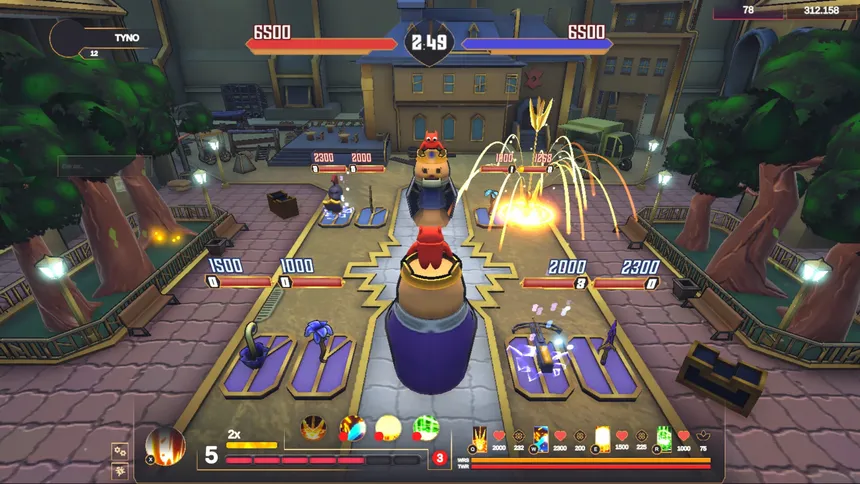Click the TYNO player avatar circle
Viewport: 860px width, 484px height.
coord(68,38)
